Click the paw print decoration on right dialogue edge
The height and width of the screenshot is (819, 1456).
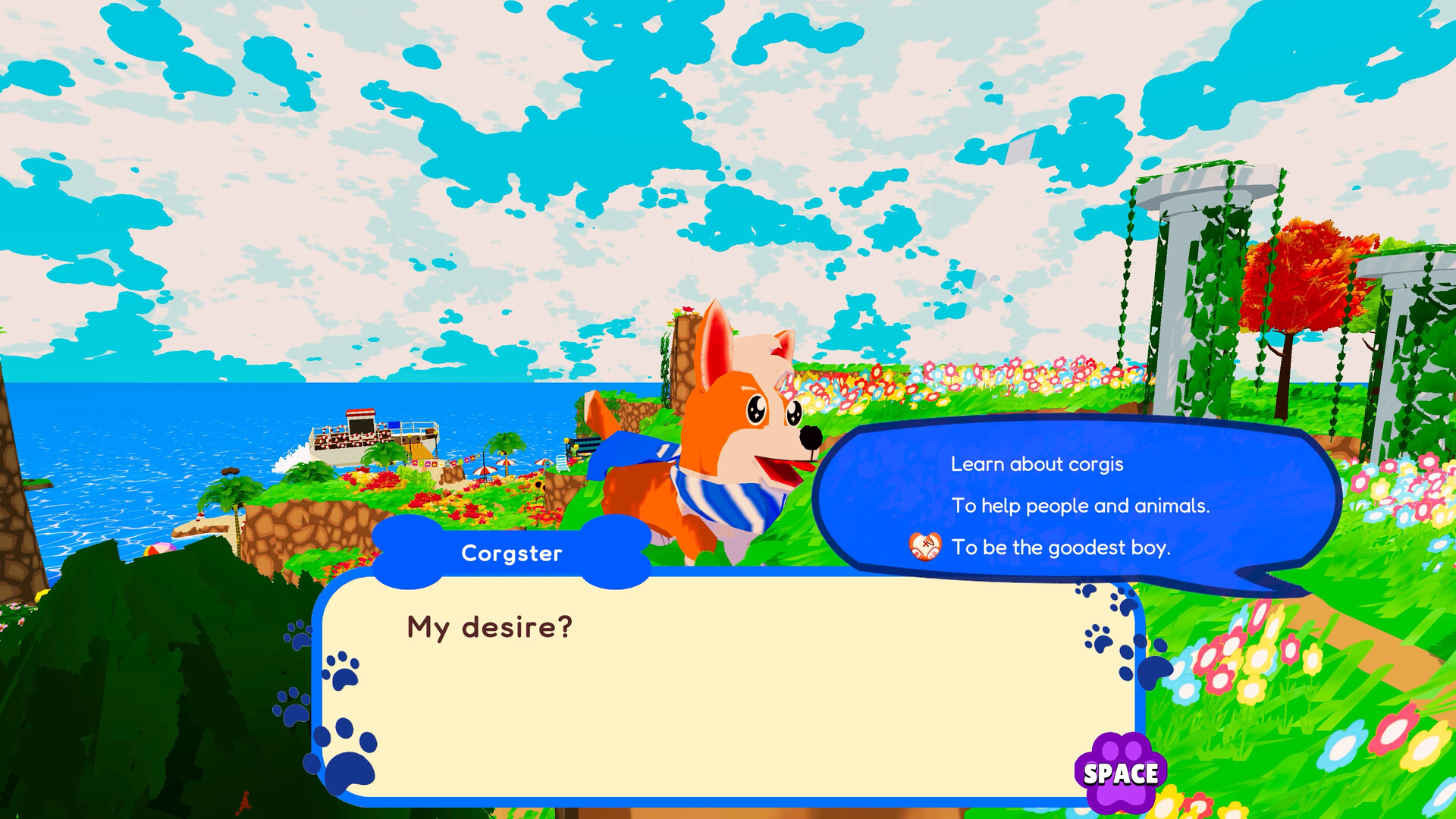pyautogui.click(x=1100, y=639)
